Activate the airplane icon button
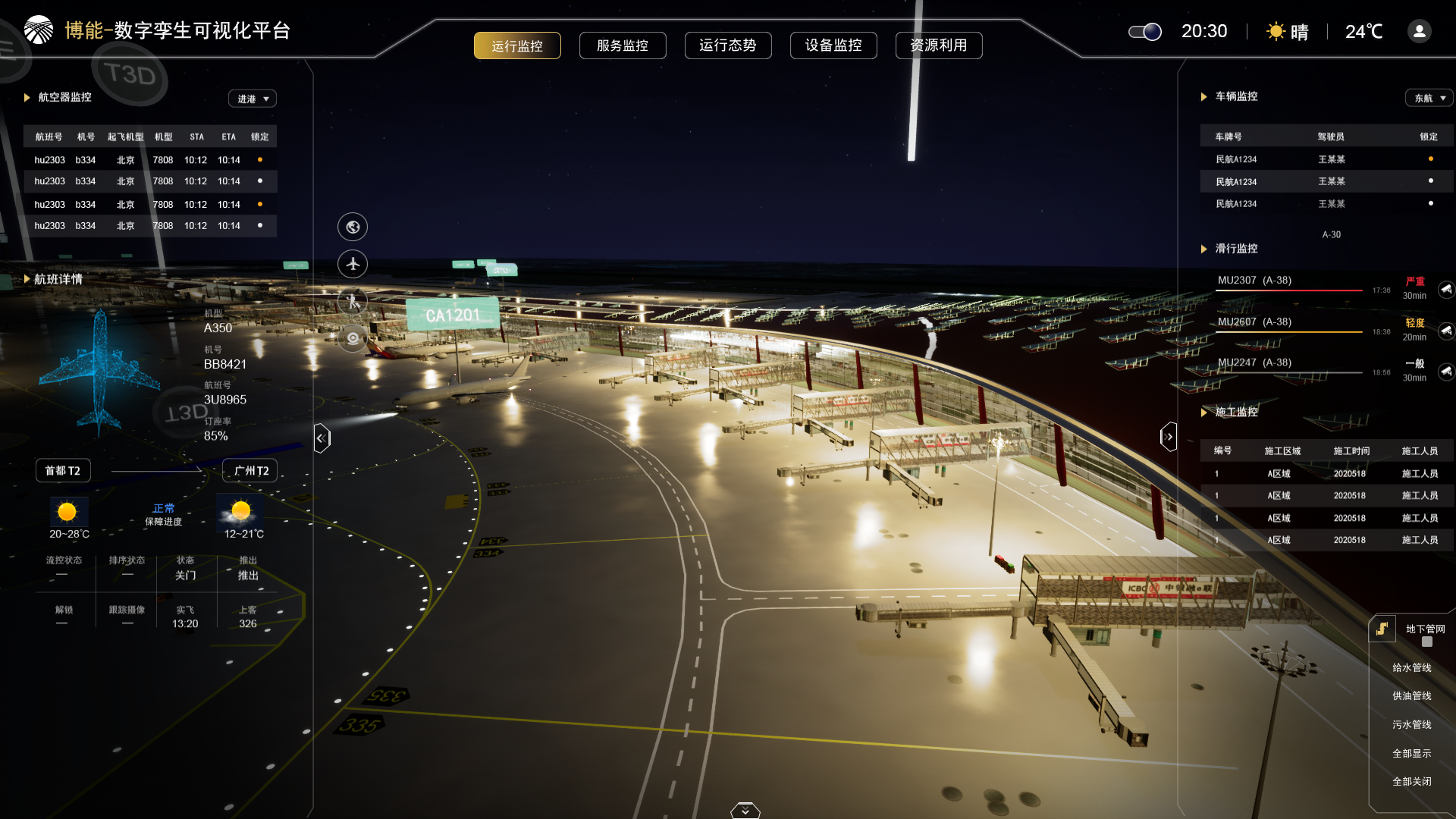The height and width of the screenshot is (819, 1456). 353,264
